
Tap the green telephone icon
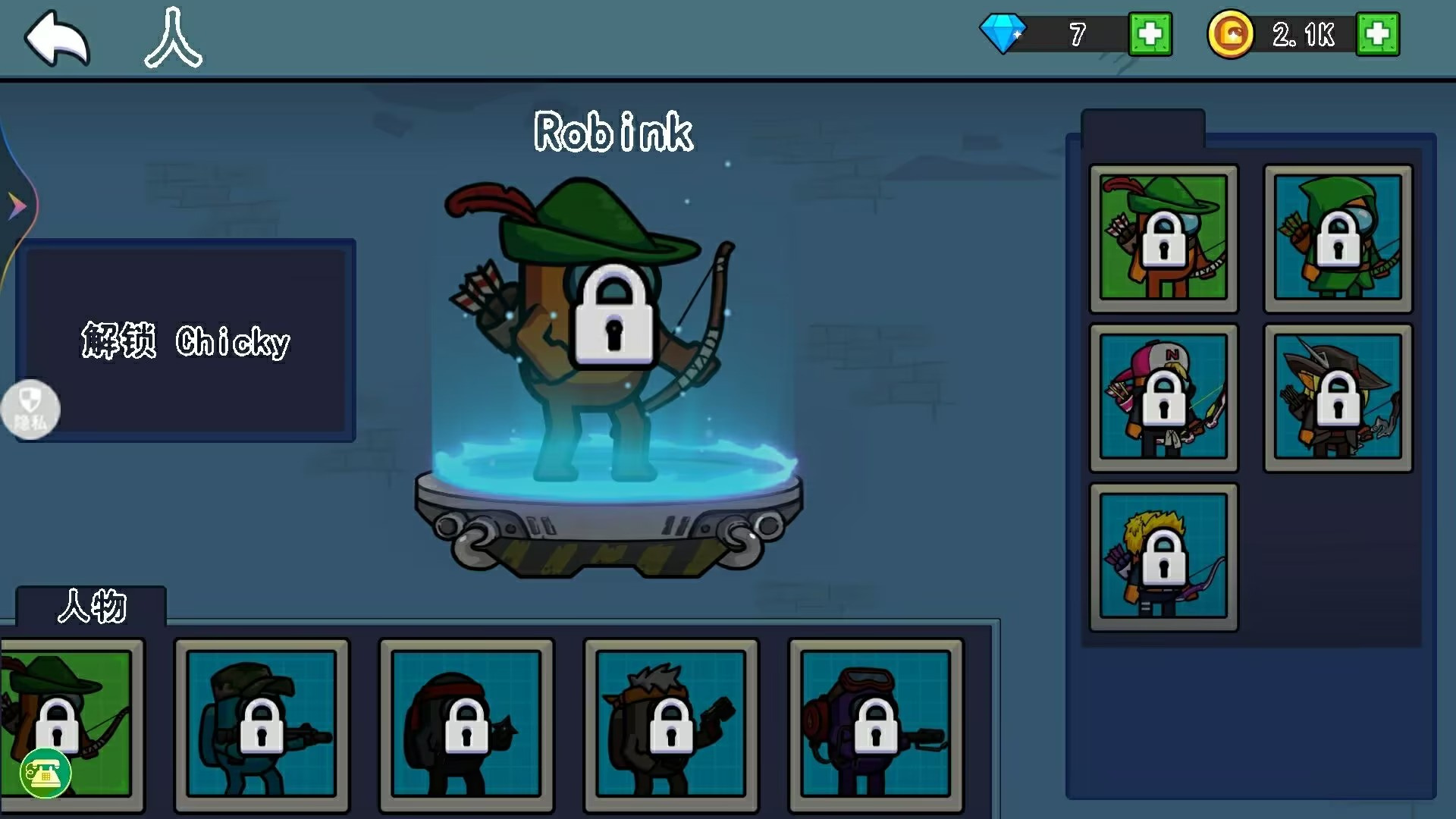pos(45,773)
